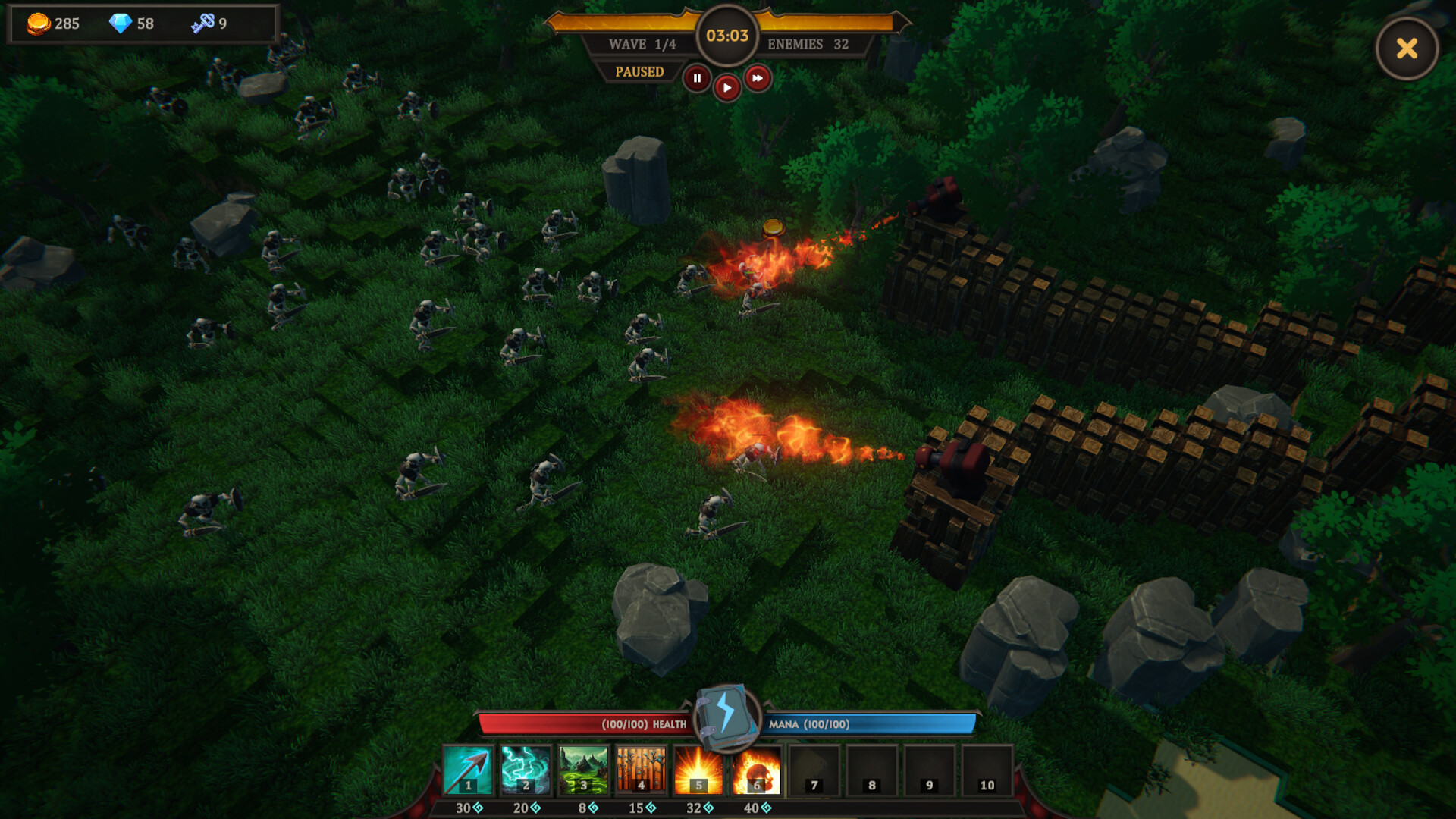This screenshot has height=819, width=1456.
Task: Click the wave countdown timer showing 03:03
Action: 726,34
